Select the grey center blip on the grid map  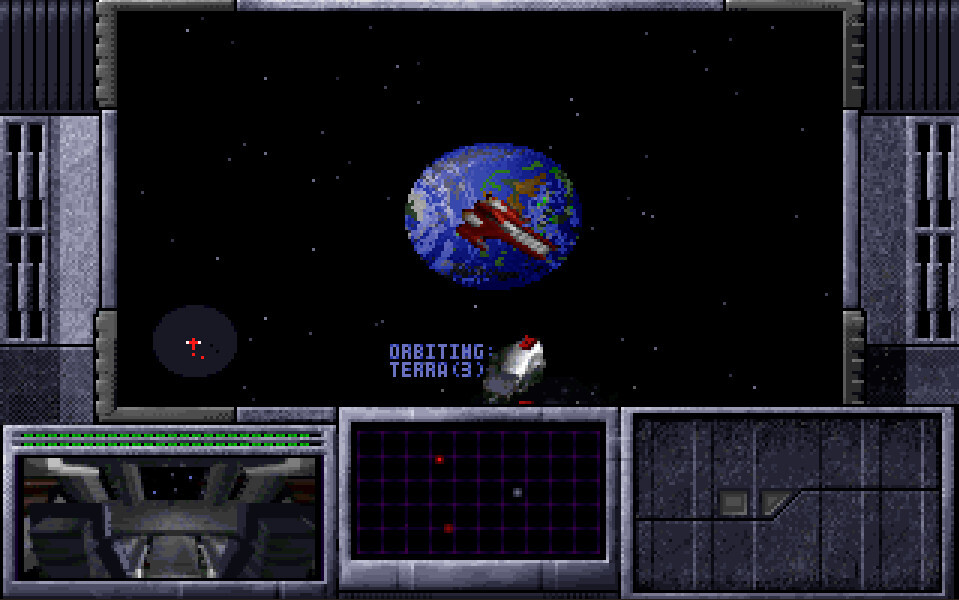517,492
